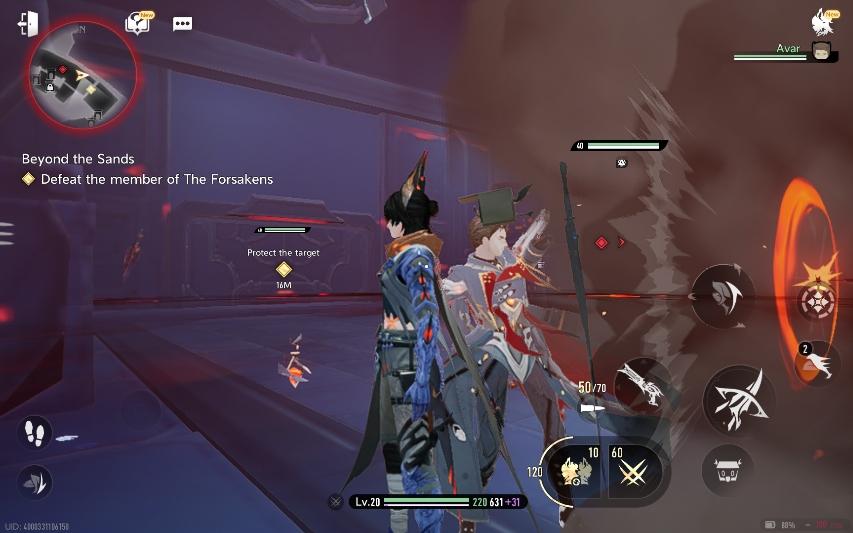Toggle the footprints auto-walk button
The image size is (853, 533).
(34, 432)
